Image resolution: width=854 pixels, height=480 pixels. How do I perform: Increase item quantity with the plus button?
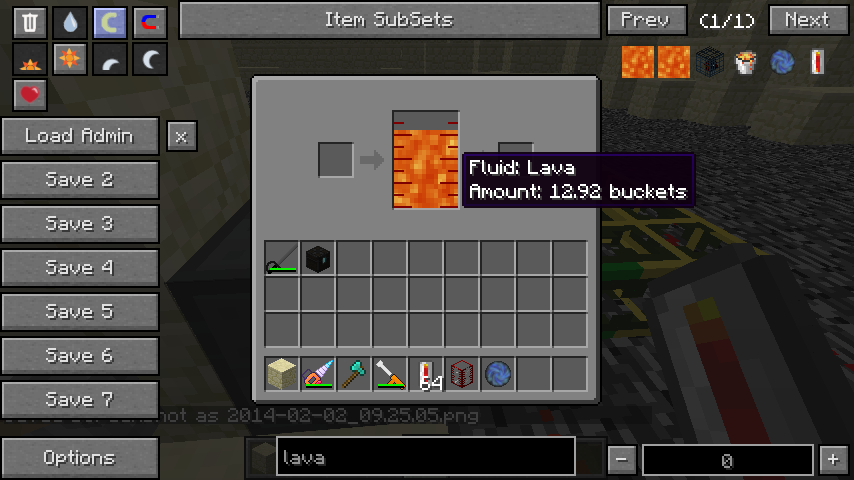click(x=833, y=459)
